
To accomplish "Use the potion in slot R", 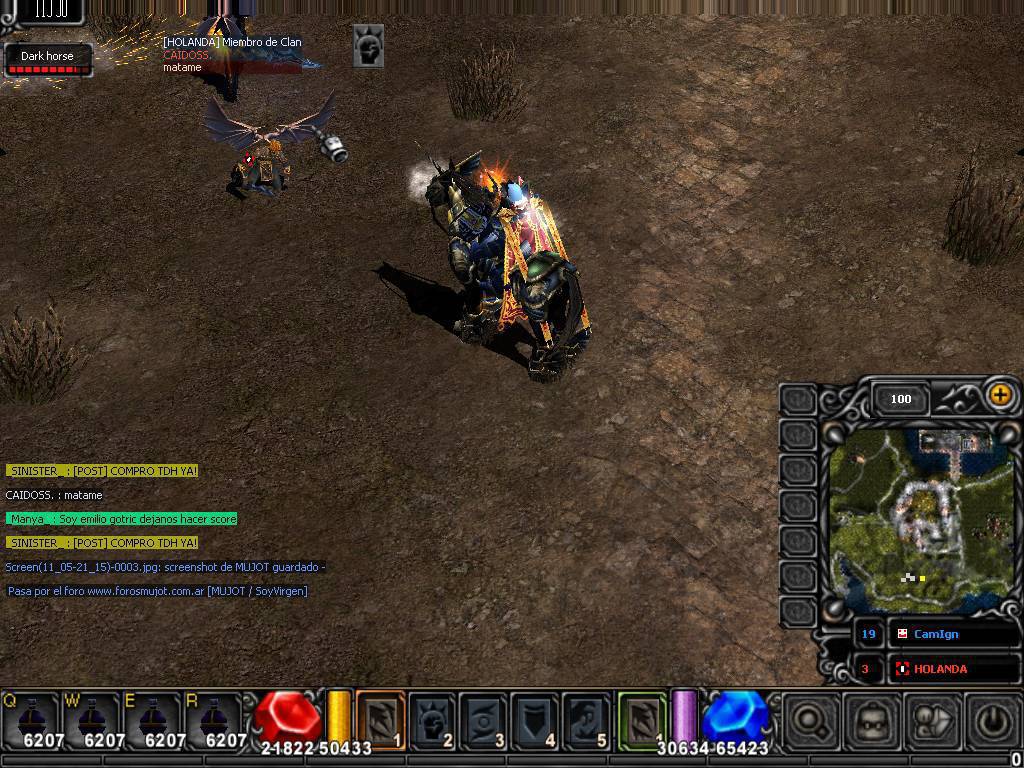I will pos(214,720).
